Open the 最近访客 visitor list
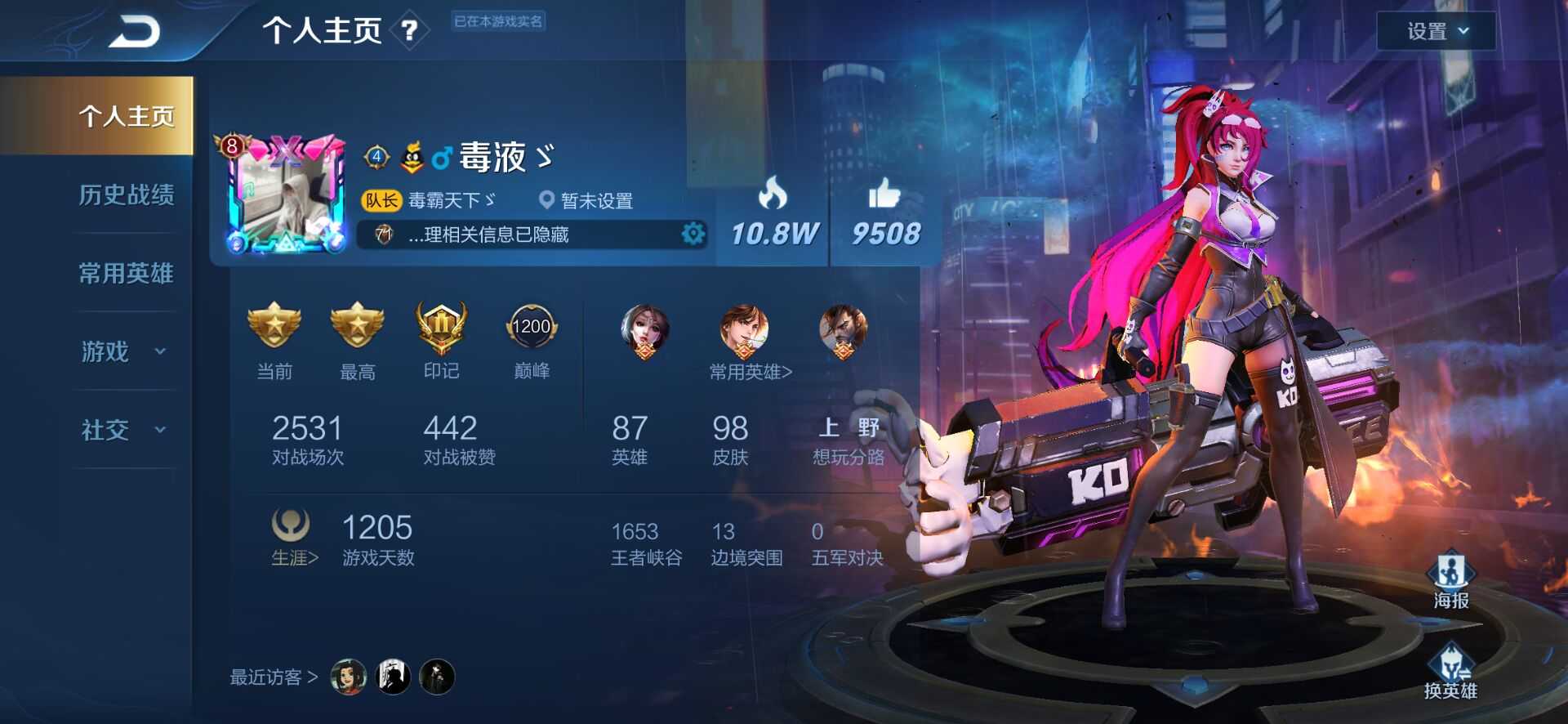 (x=274, y=677)
